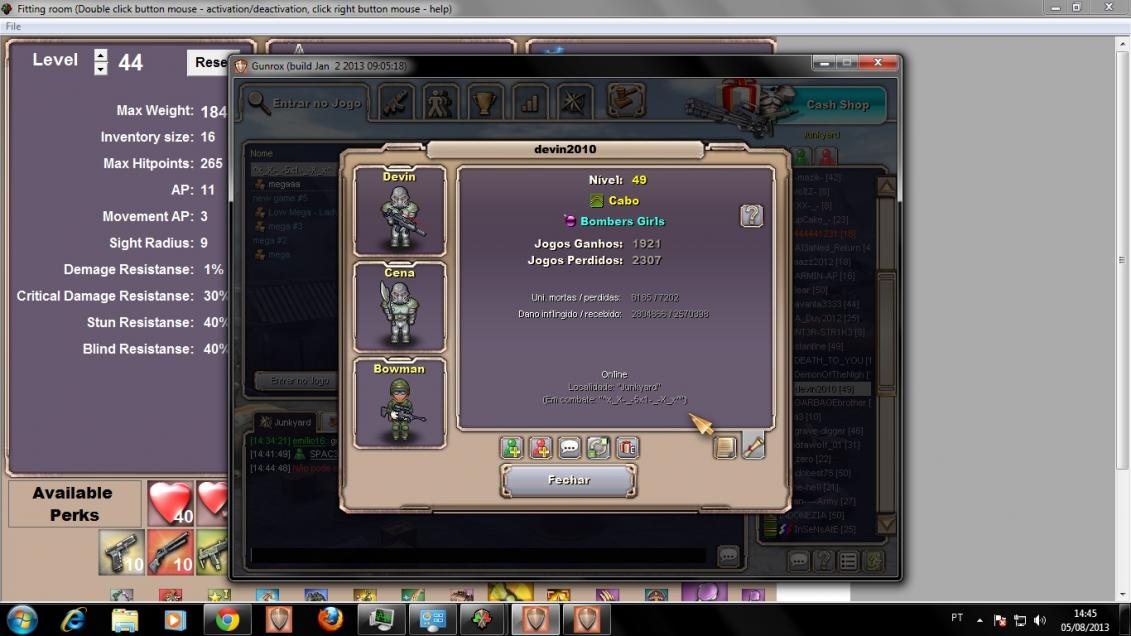
Task: Open the Cash Shop
Action: click(837, 104)
